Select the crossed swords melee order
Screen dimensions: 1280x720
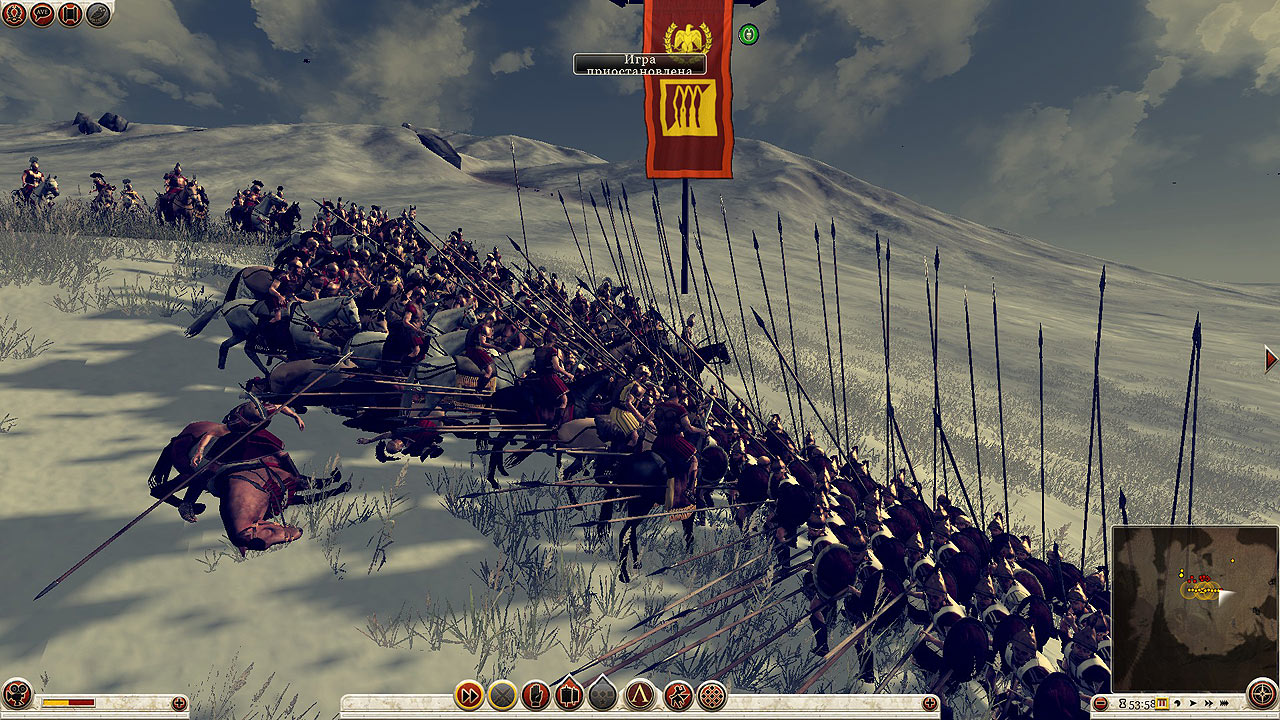coord(502,694)
